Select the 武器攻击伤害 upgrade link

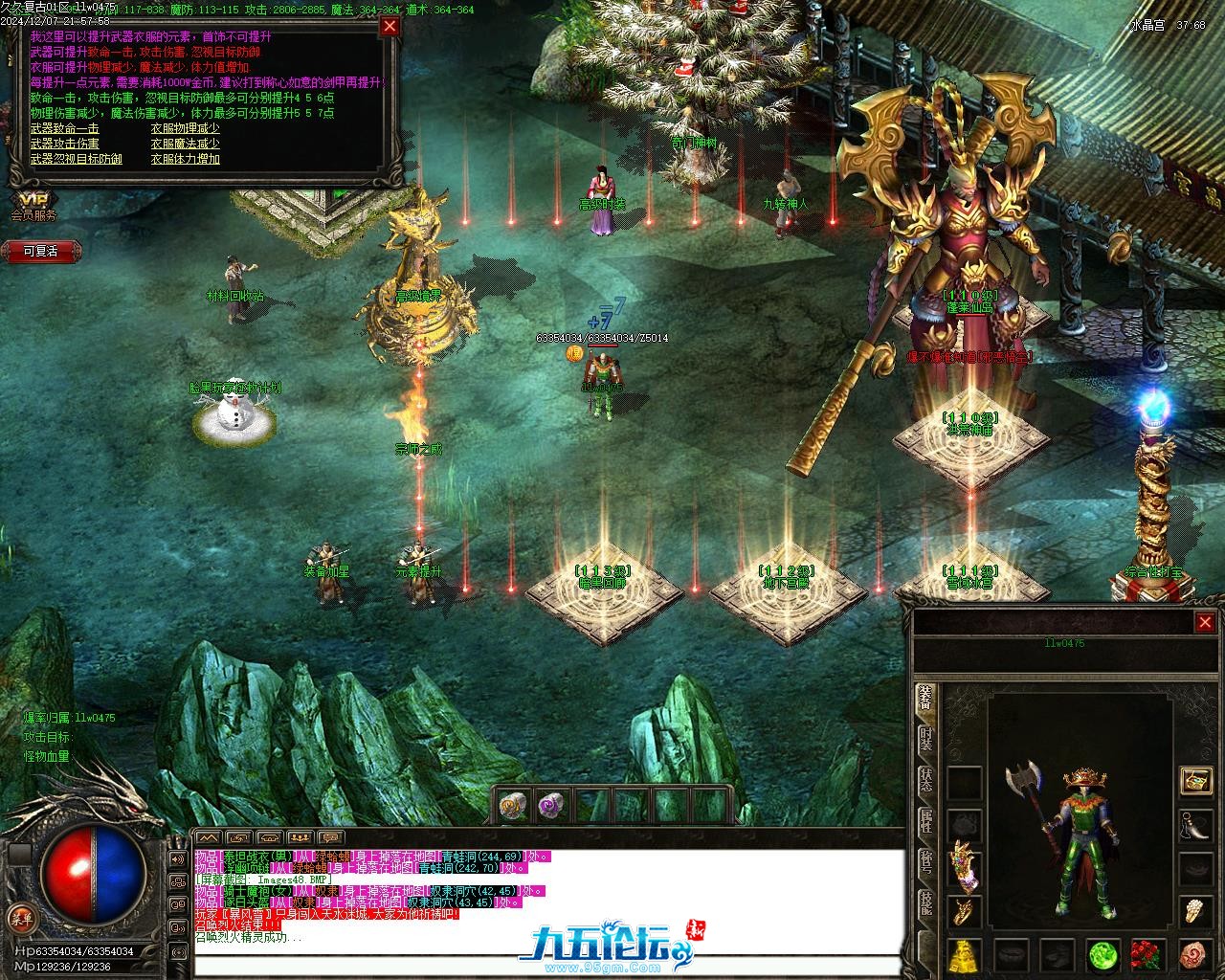64,144
